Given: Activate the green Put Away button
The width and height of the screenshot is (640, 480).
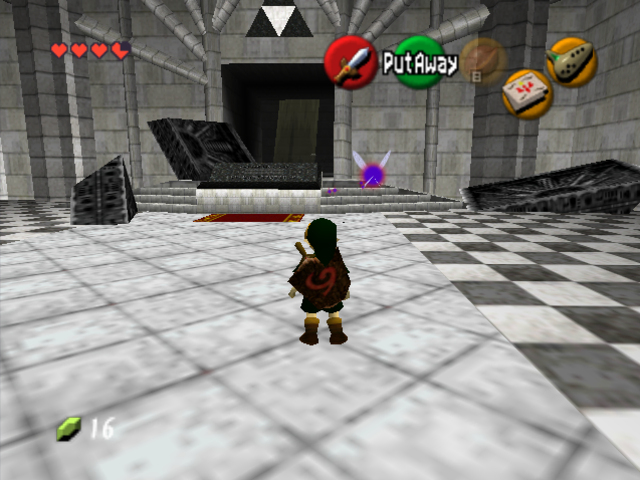Looking at the screenshot, I should [x=419, y=63].
